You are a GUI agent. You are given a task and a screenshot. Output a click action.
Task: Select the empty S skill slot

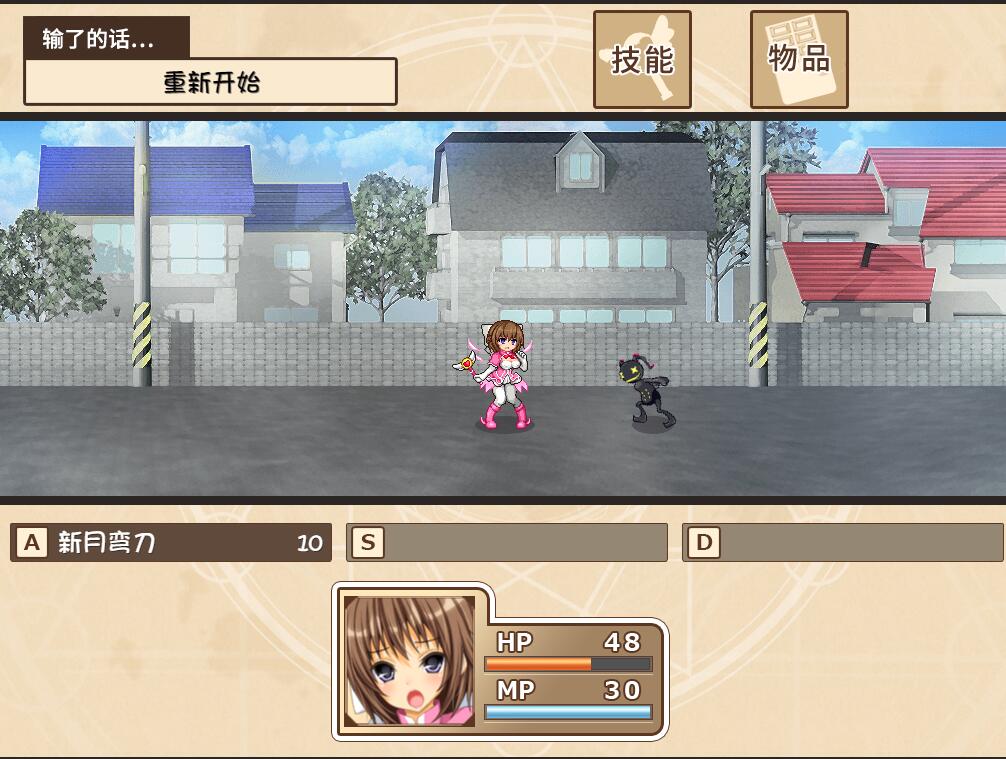(507, 543)
